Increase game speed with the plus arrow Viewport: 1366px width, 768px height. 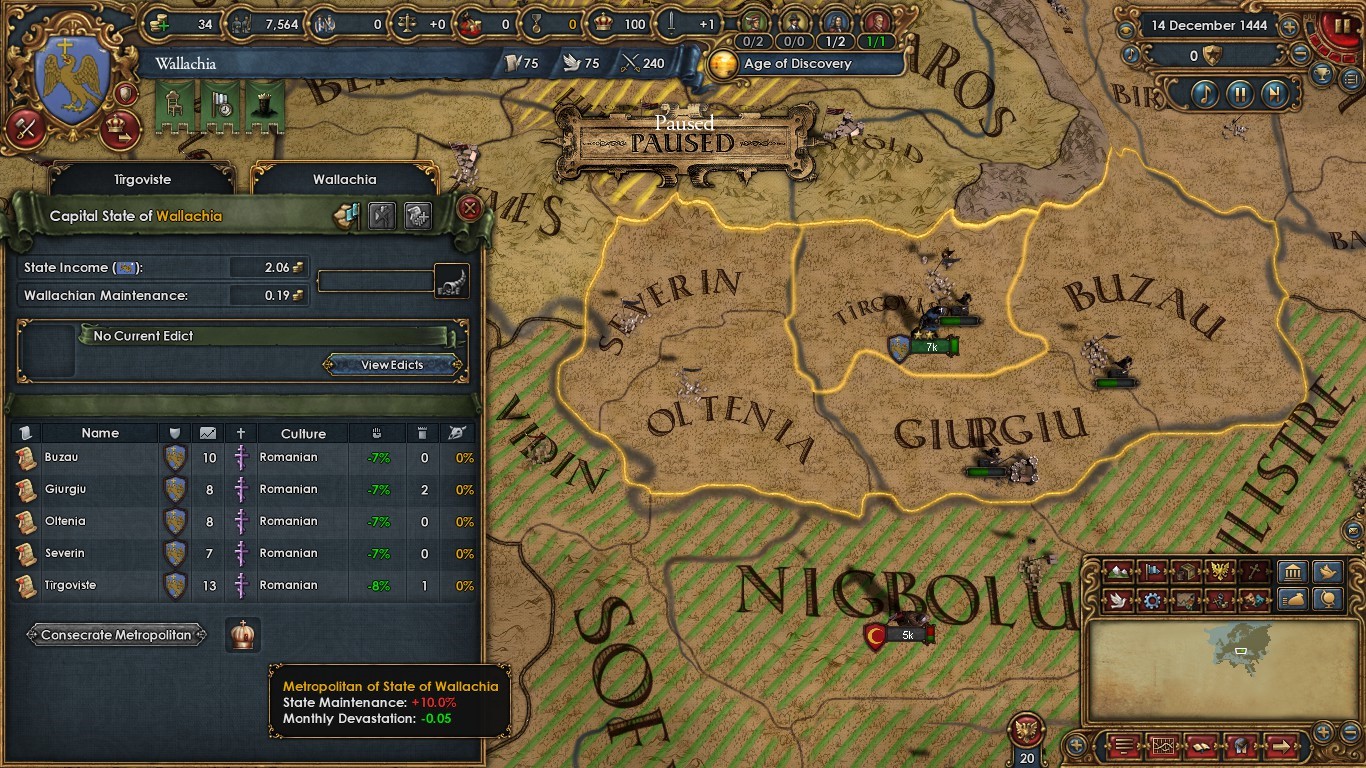point(1289,28)
